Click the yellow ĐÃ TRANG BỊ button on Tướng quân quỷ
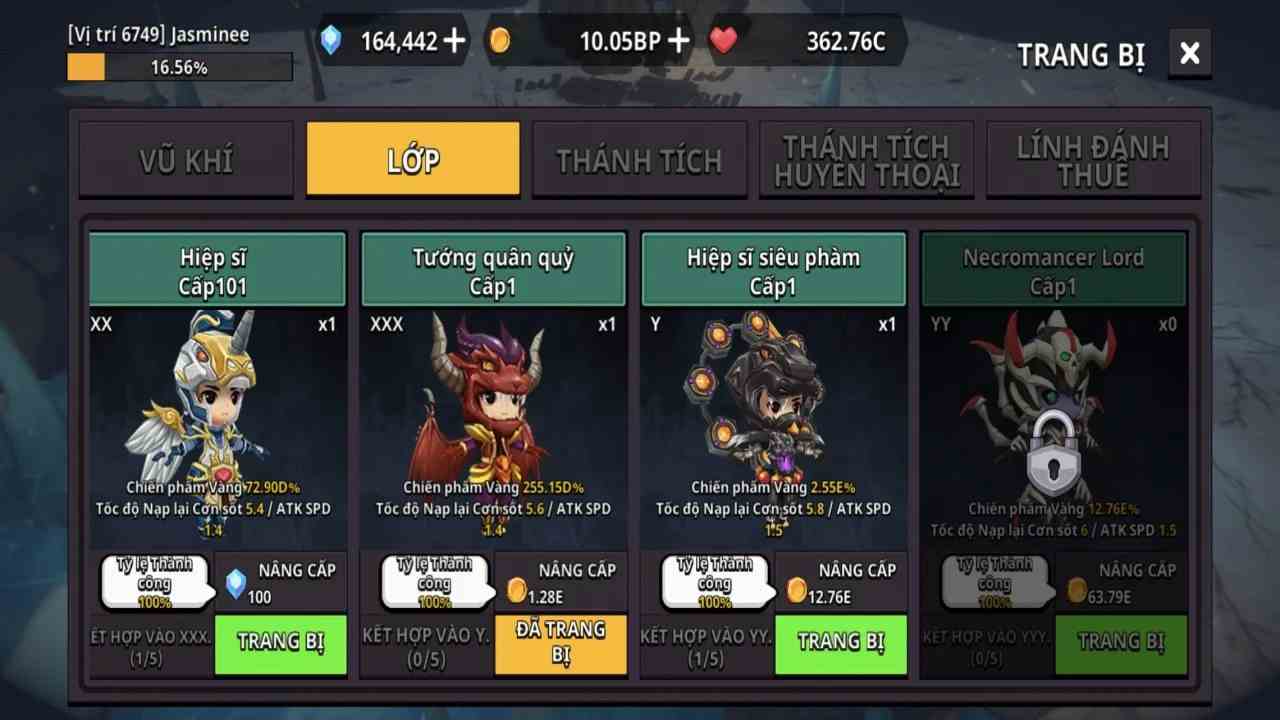This screenshot has height=720, width=1280. (560, 645)
